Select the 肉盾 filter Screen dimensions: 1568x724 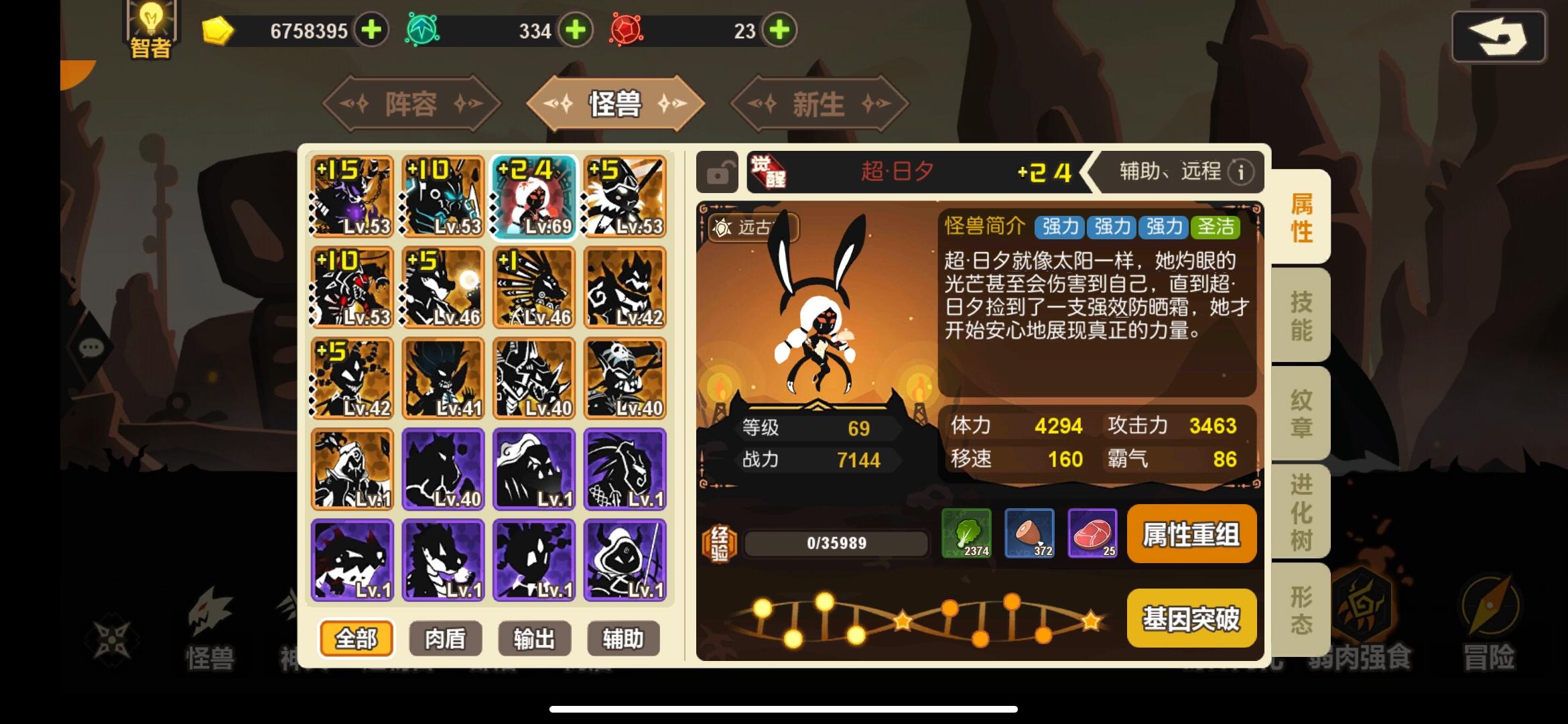pos(444,639)
